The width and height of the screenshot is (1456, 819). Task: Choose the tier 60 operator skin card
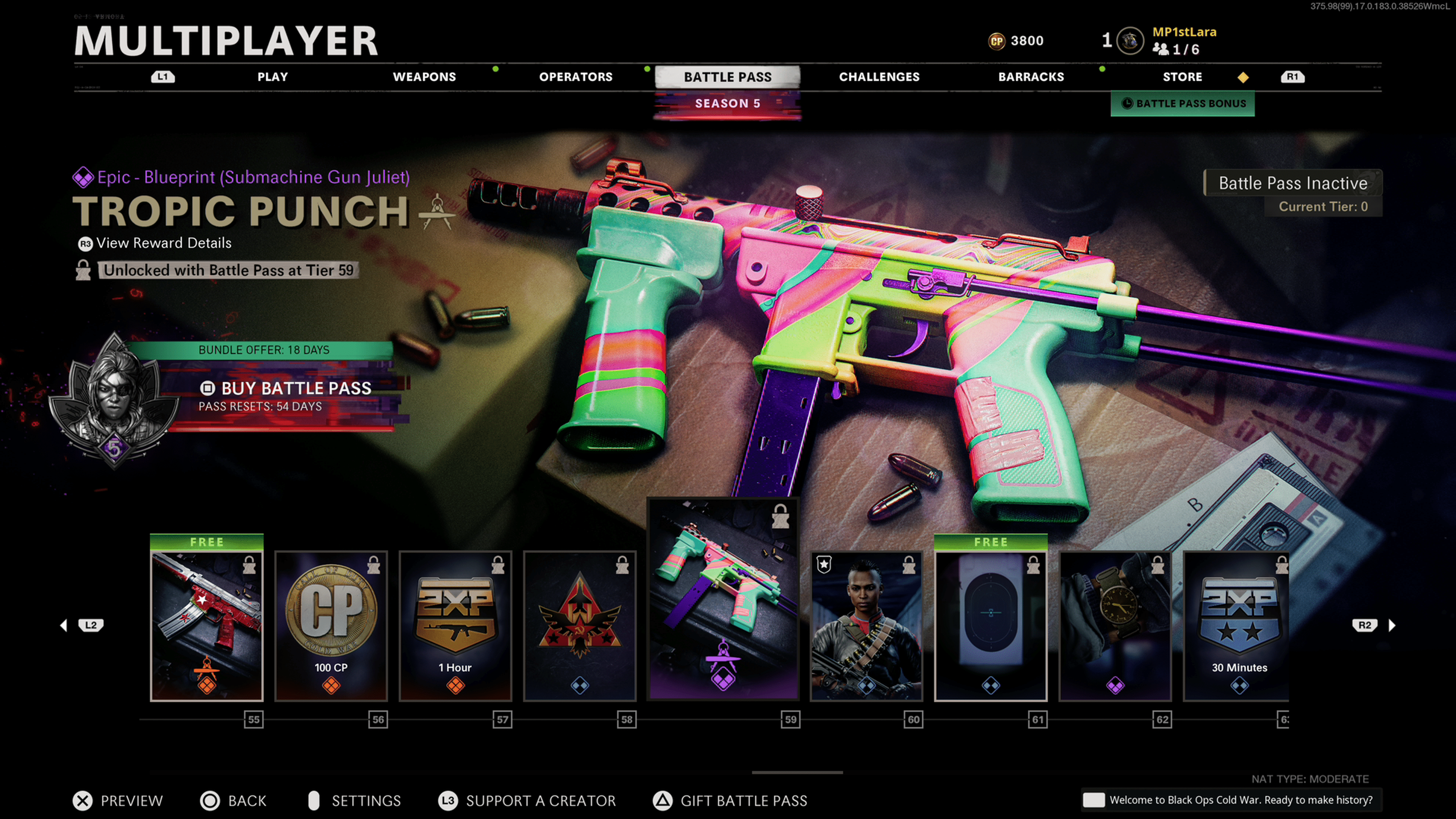866,626
